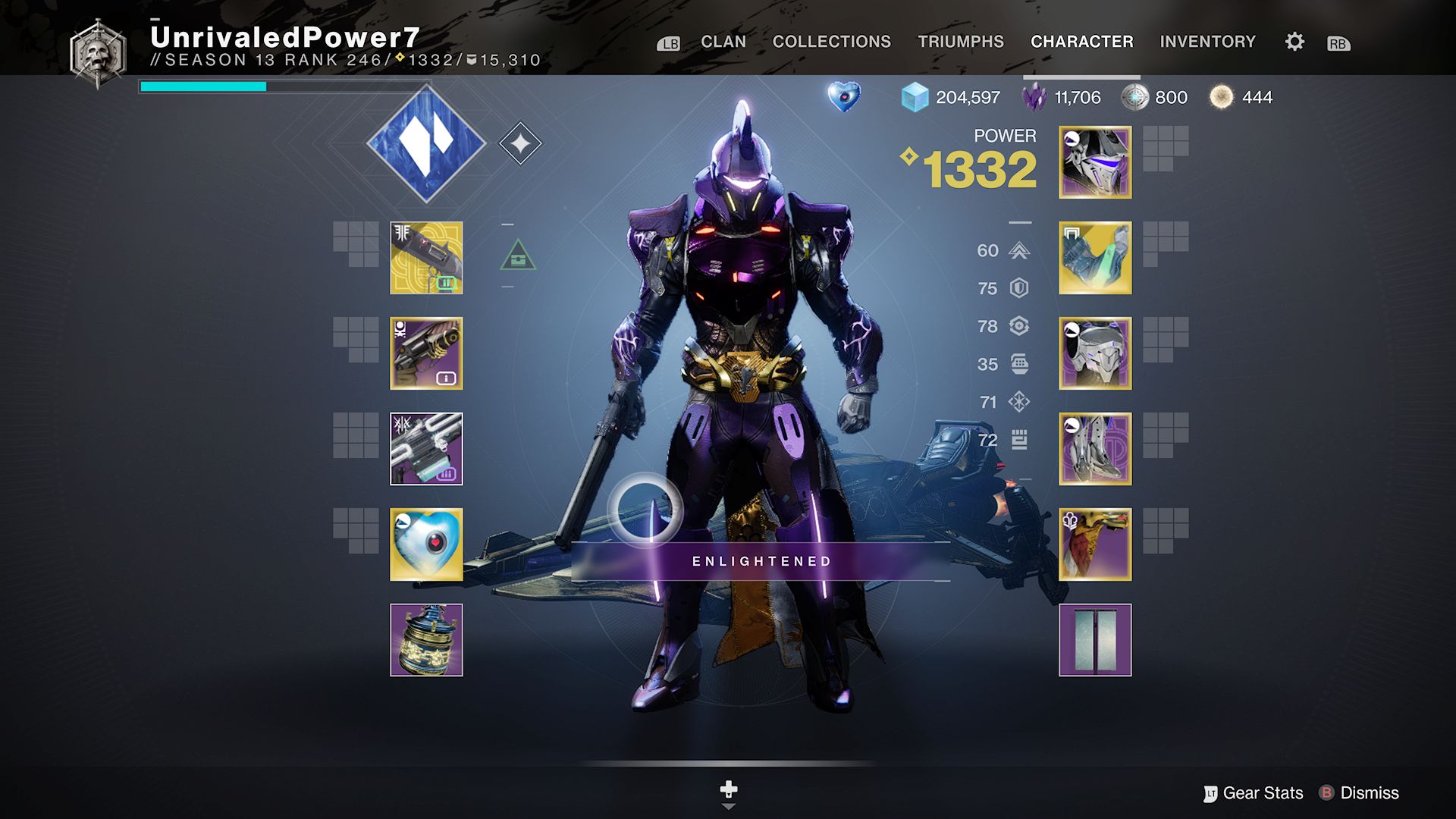Open the chest armor slot

(1094, 353)
